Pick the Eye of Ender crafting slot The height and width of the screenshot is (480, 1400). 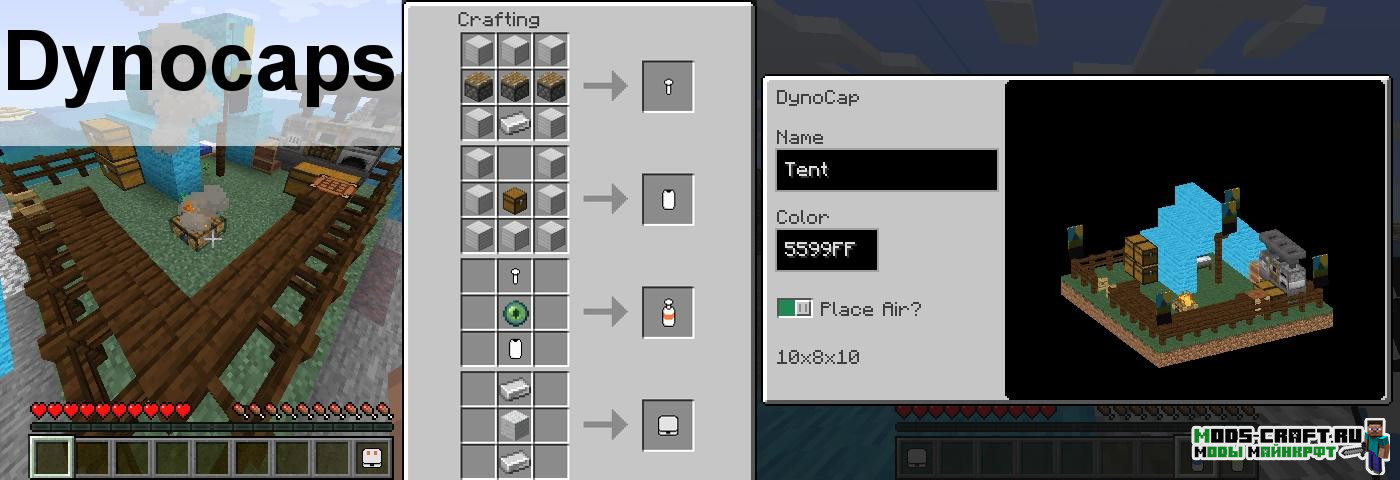point(516,313)
